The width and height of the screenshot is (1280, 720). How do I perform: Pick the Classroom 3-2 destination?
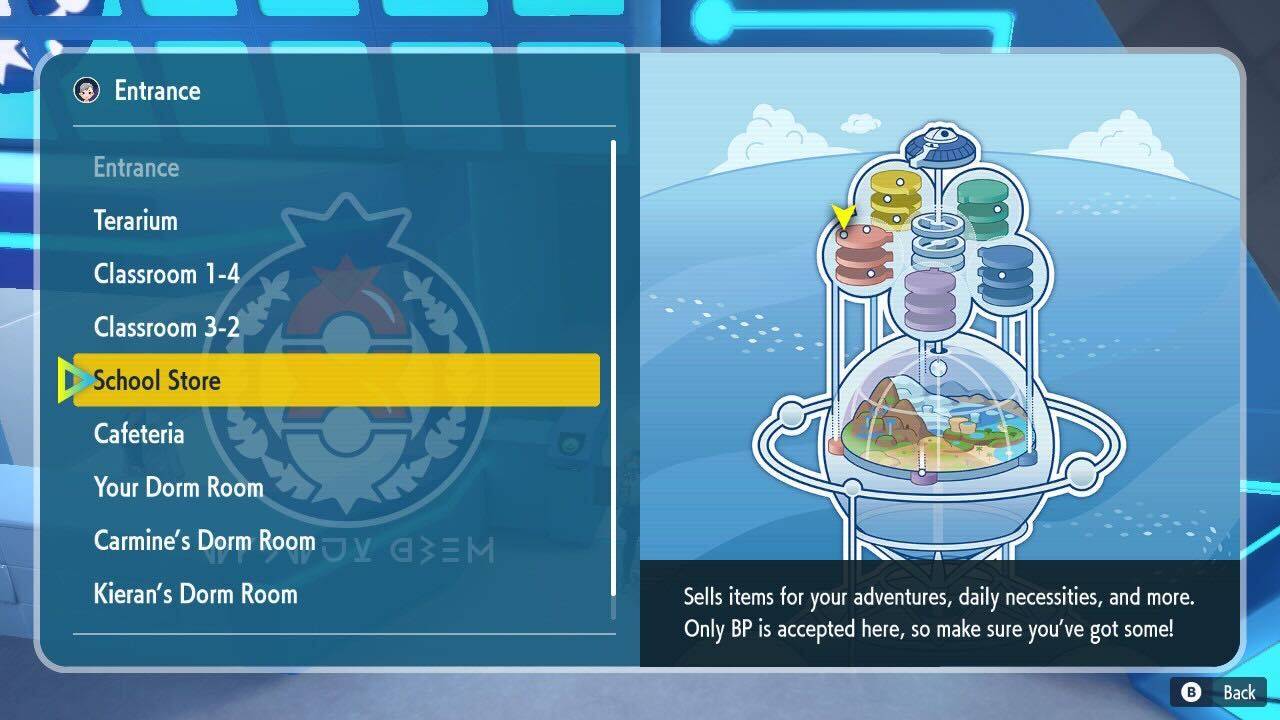pyautogui.click(x=166, y=327)
